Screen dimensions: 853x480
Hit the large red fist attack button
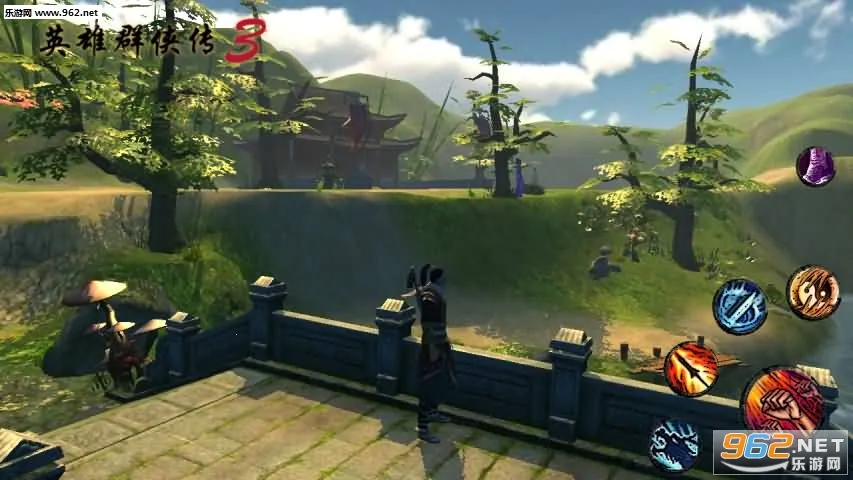[781, 402]
